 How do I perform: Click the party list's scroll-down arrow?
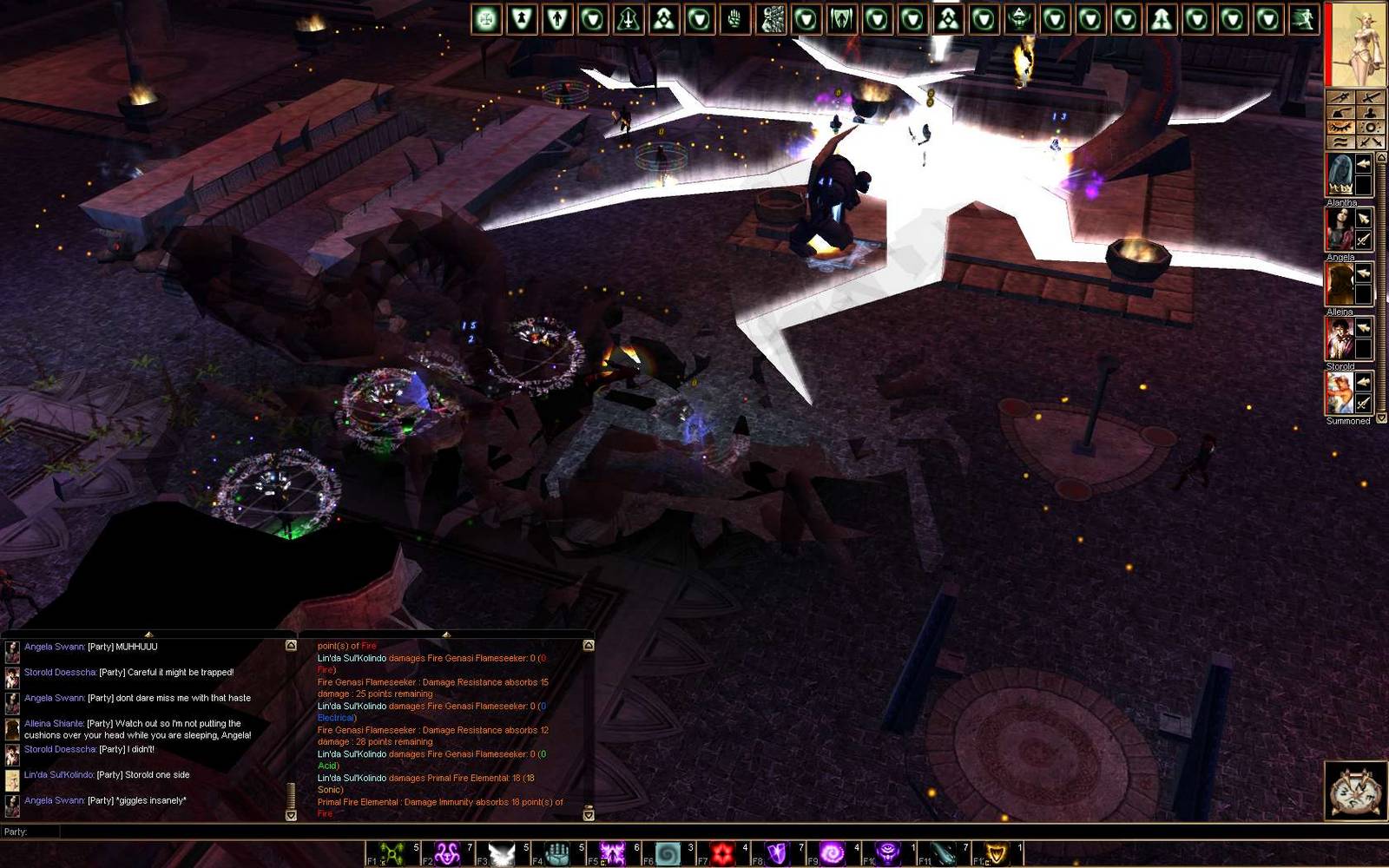(1381, 418)
